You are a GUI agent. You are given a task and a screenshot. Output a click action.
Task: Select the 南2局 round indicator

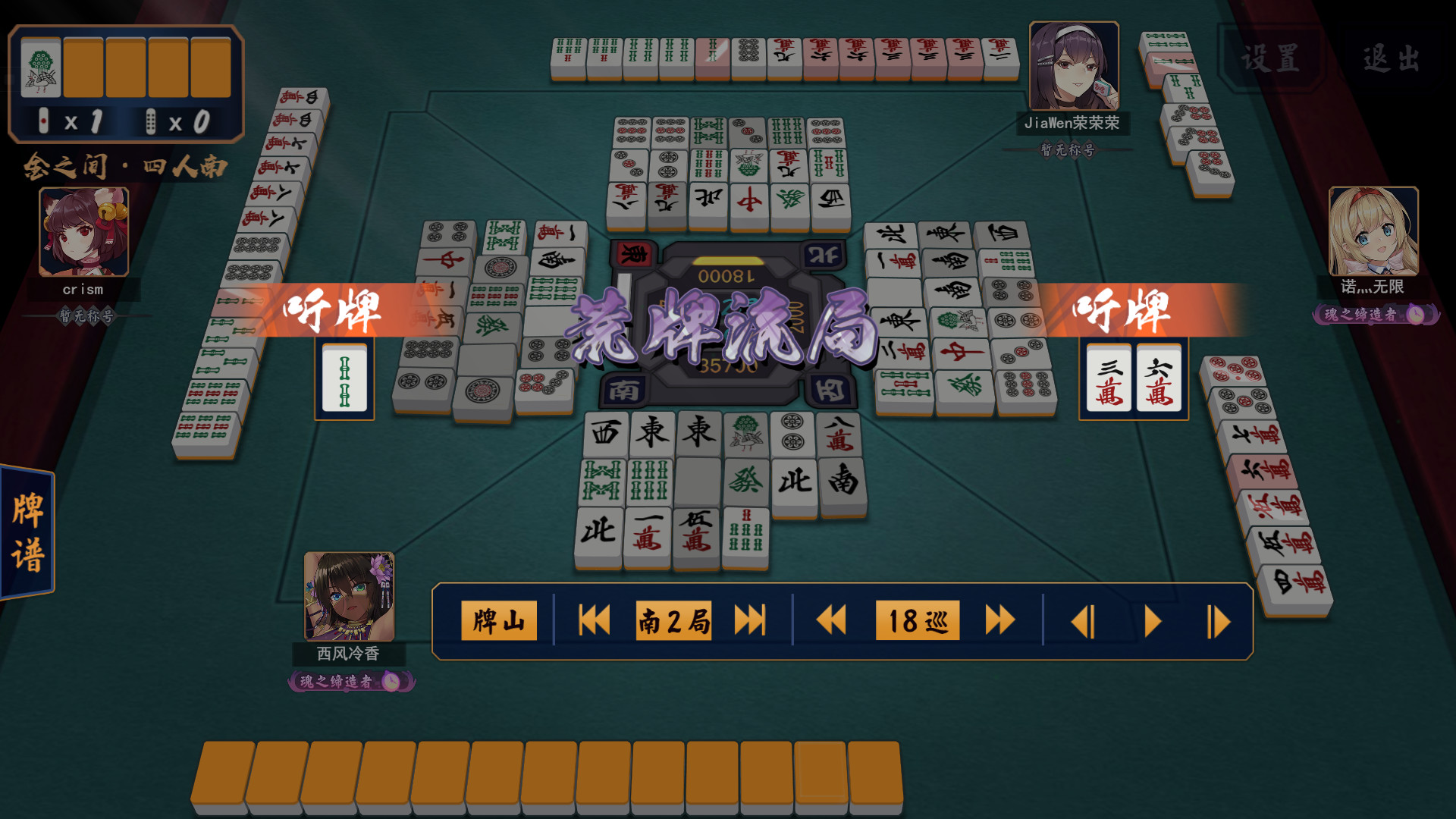pos(672,620)
